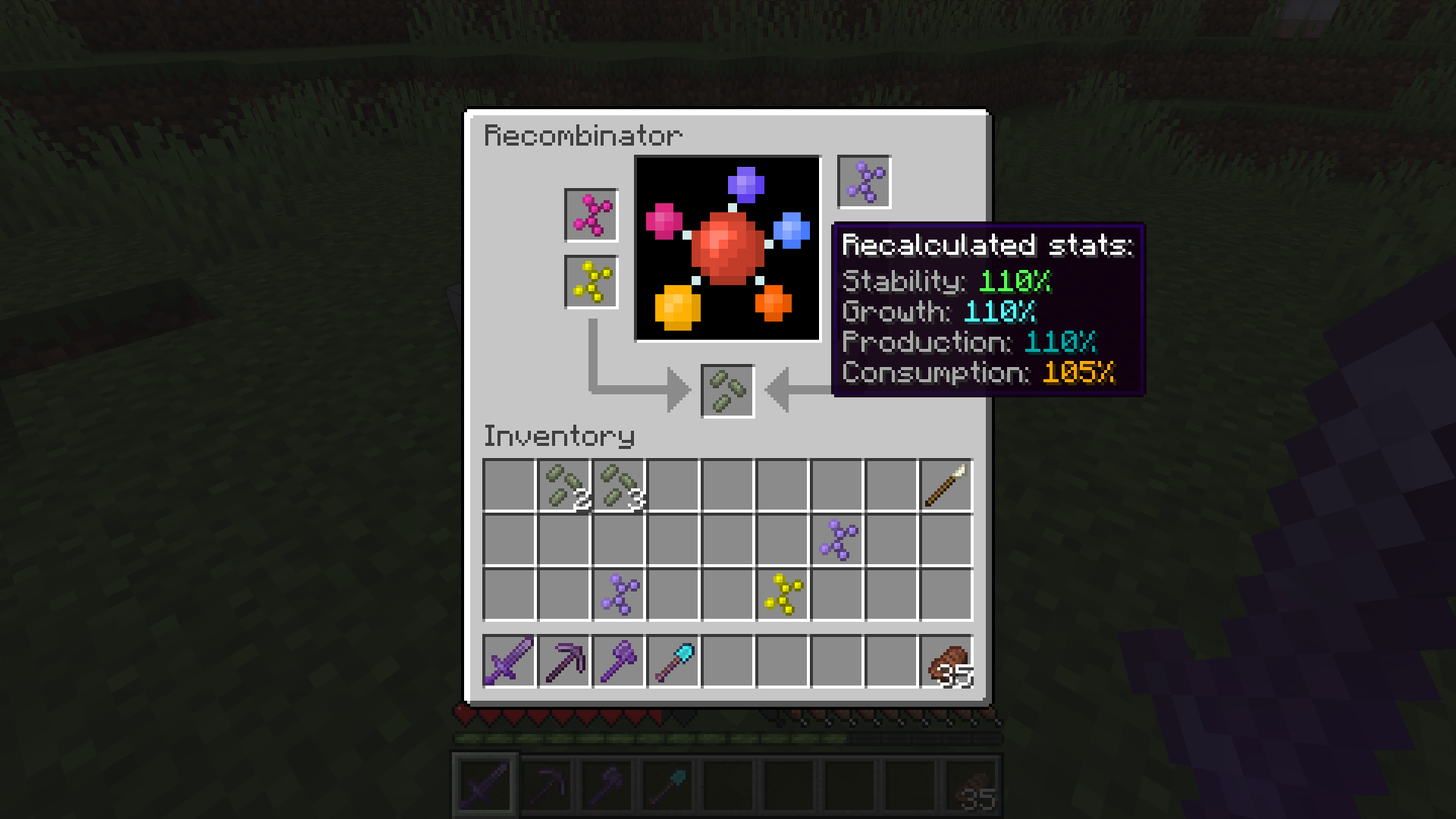Grab the purple gene in the second inventory row

(x=836, y=540)
